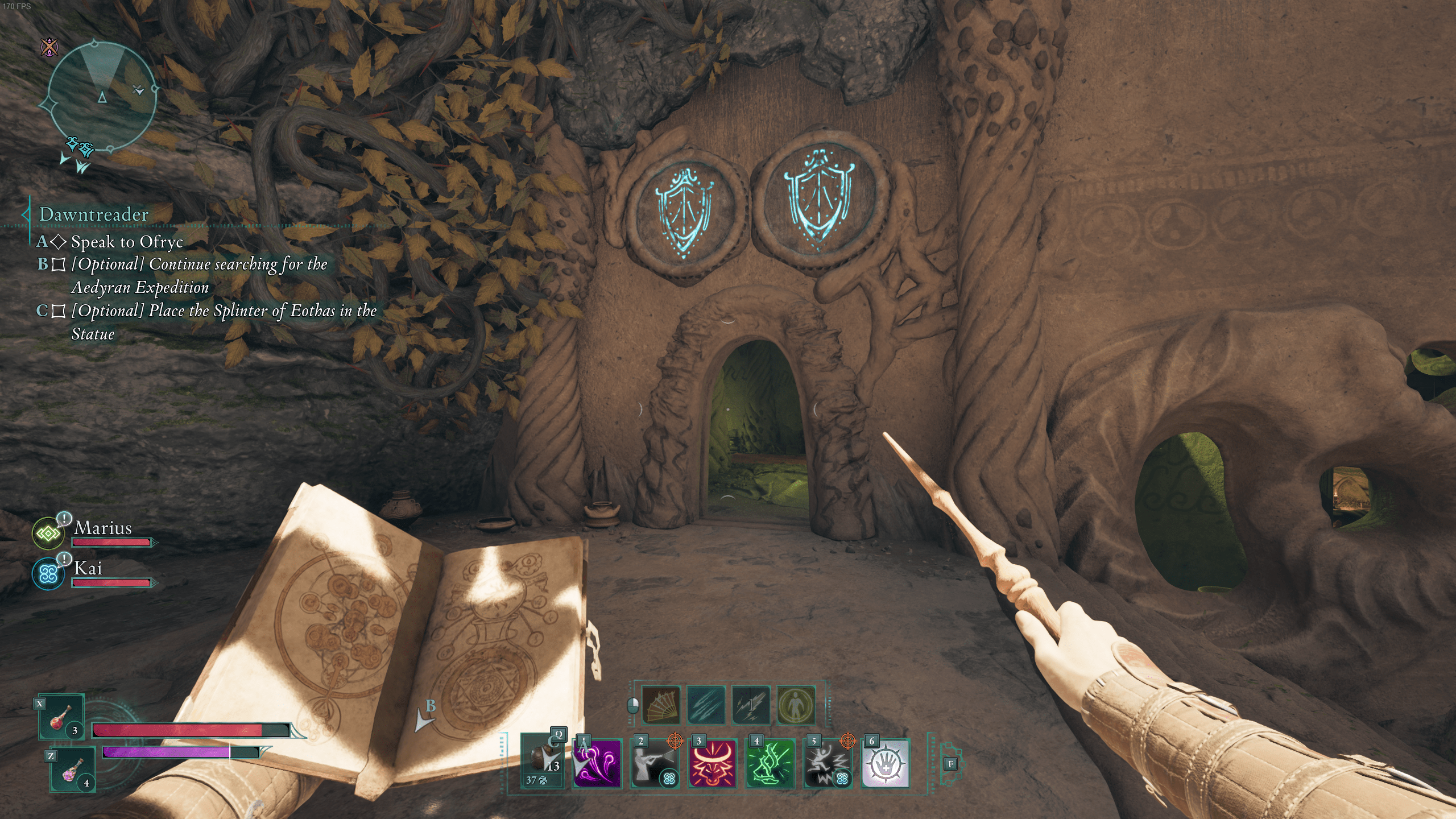Choose the Speak to Ofryc objective

(127, 242)
